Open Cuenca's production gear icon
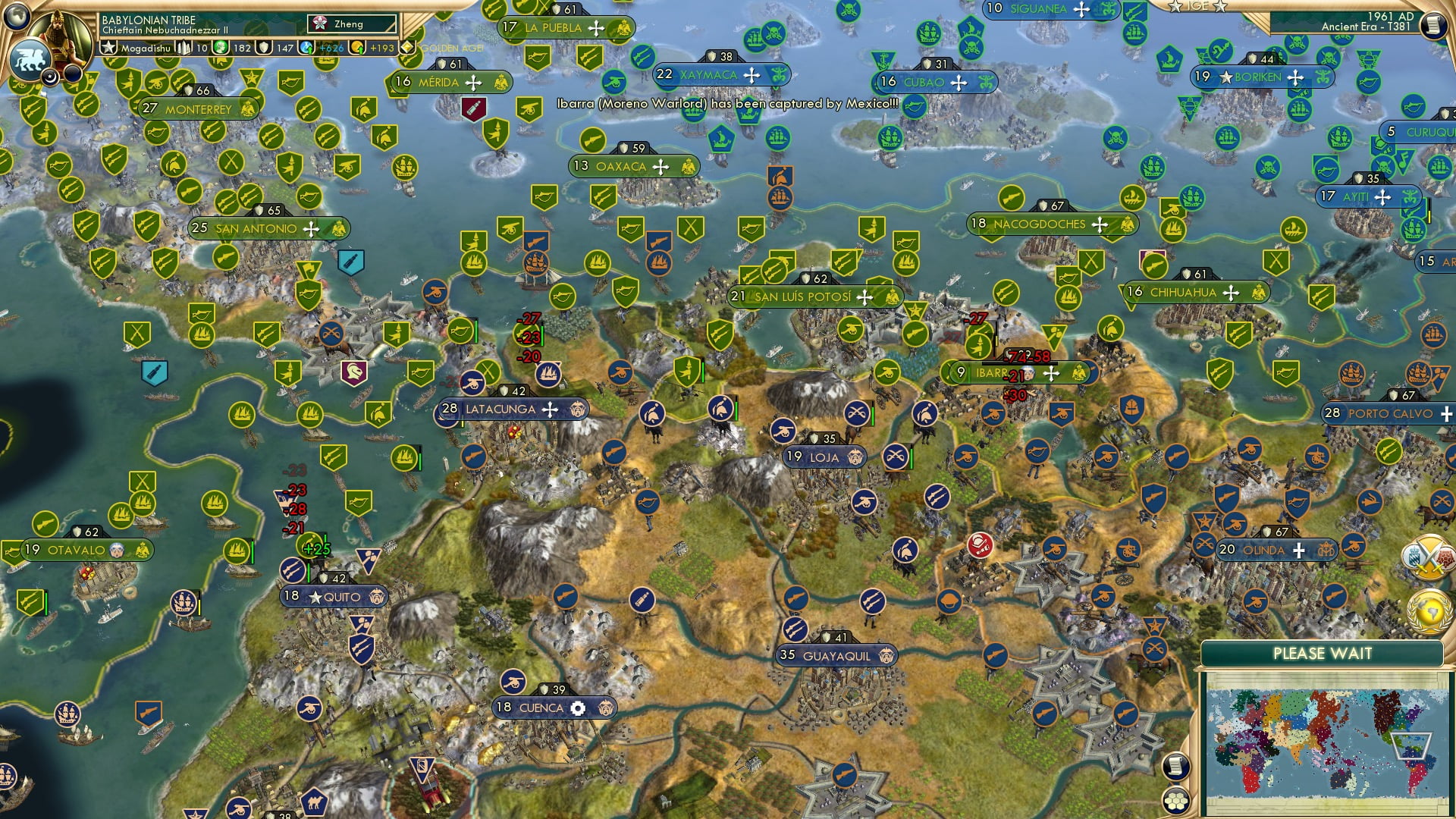 [578, 707]
